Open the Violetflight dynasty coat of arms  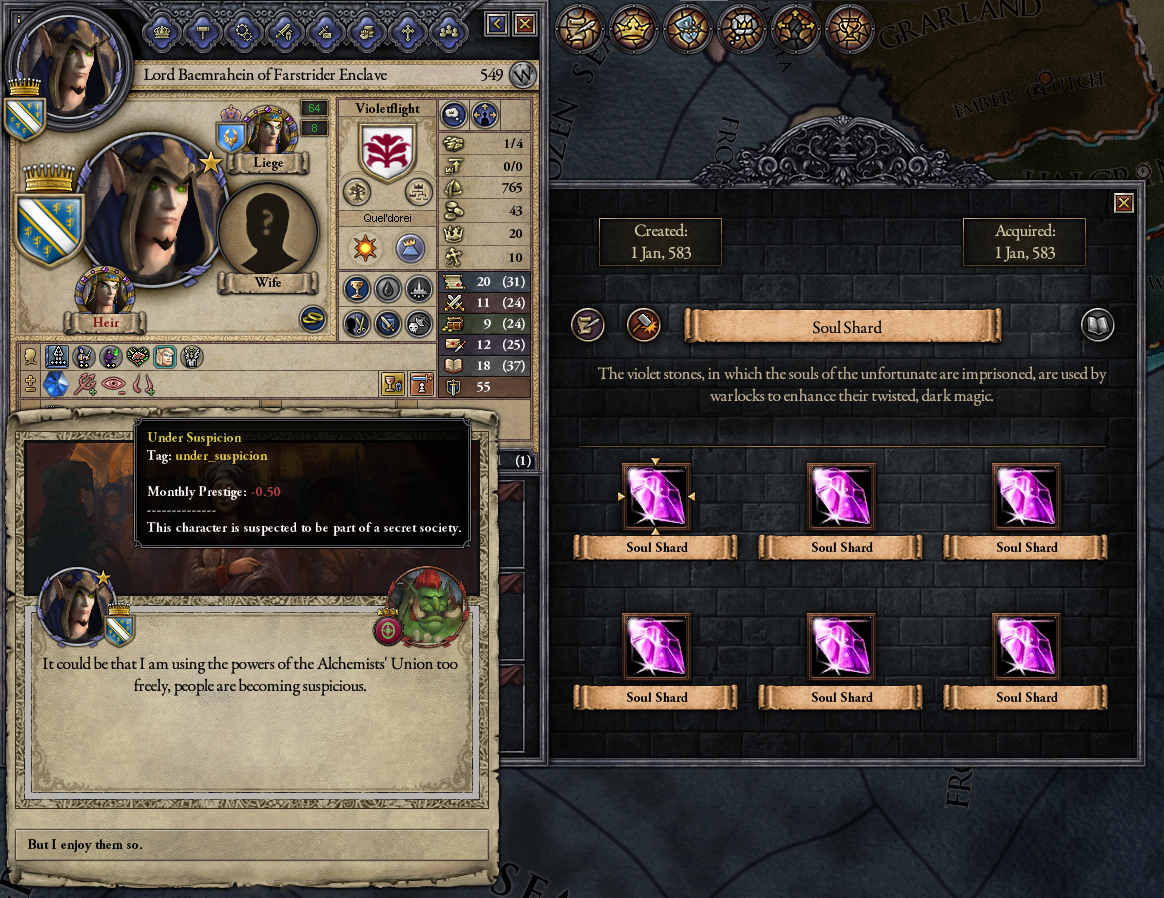[387, 154]
